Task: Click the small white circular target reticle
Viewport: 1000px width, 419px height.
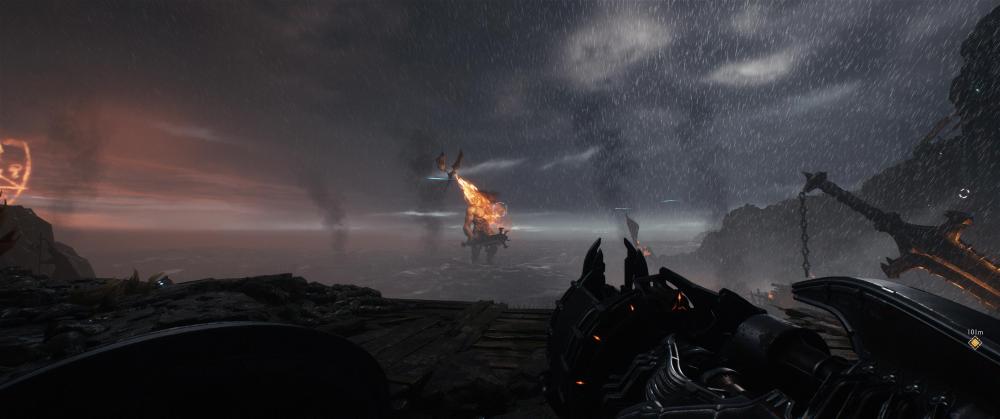Action: point(963,193)
